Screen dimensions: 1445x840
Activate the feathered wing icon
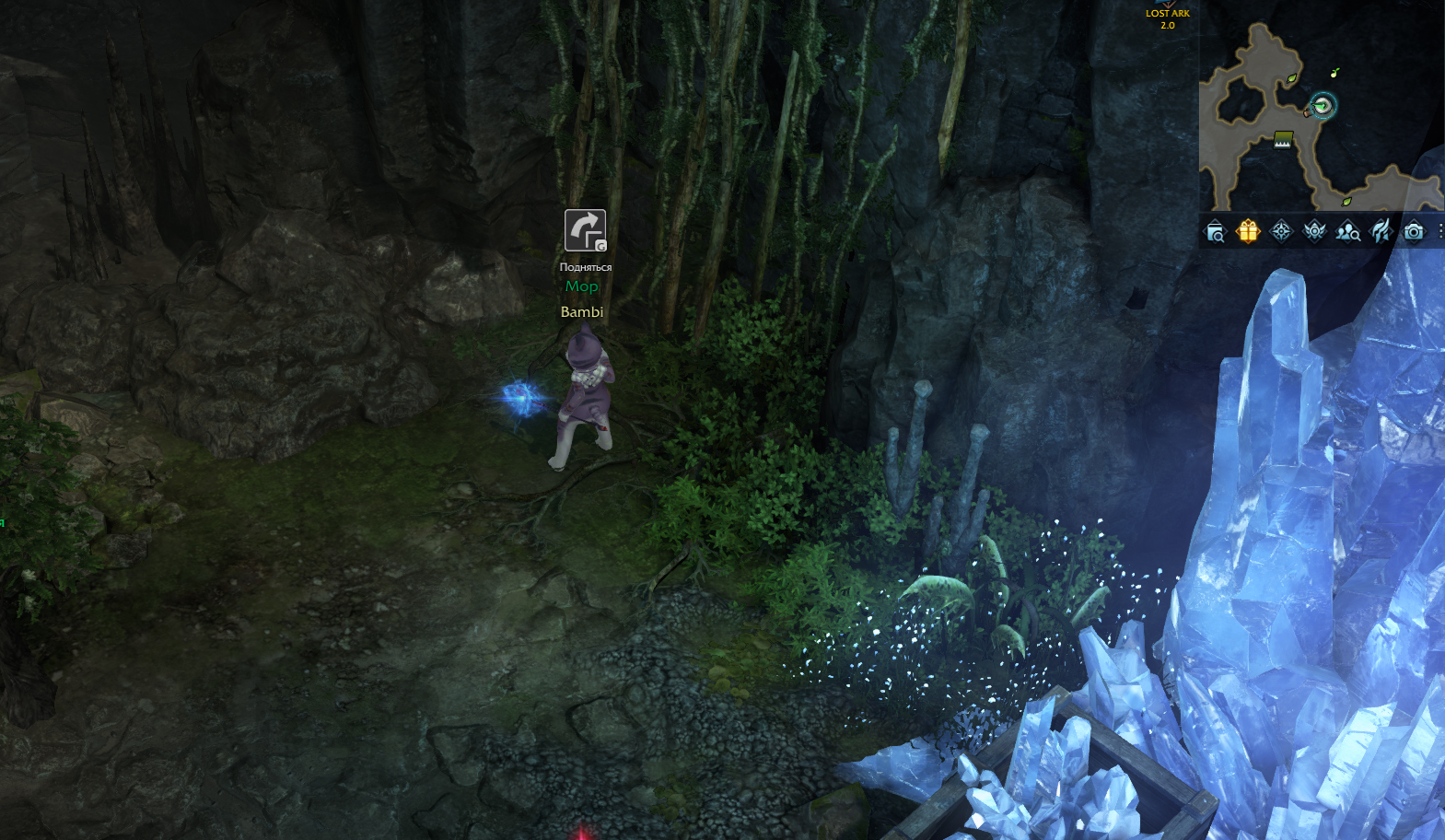click(x=1380, y=231)
